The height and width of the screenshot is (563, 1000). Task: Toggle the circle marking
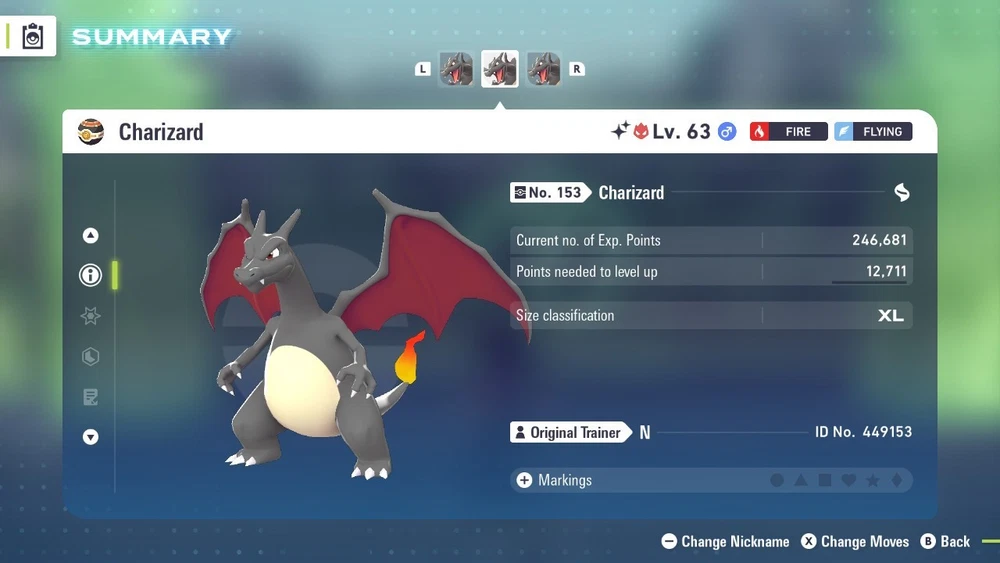(x=777, y=481)
